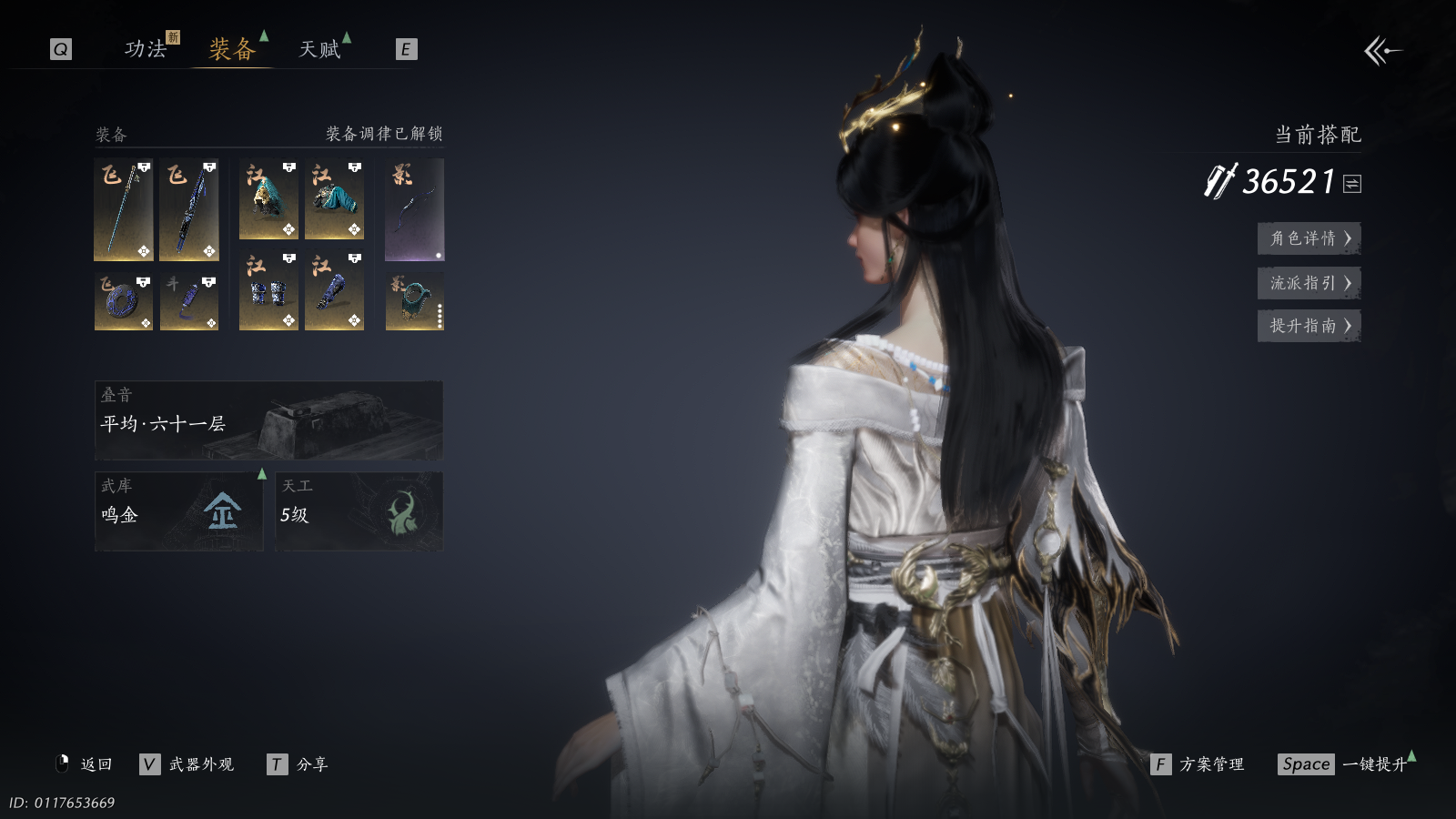Open the 叠音 panel
The image size is (1456, 819).
tap(268, 420)
